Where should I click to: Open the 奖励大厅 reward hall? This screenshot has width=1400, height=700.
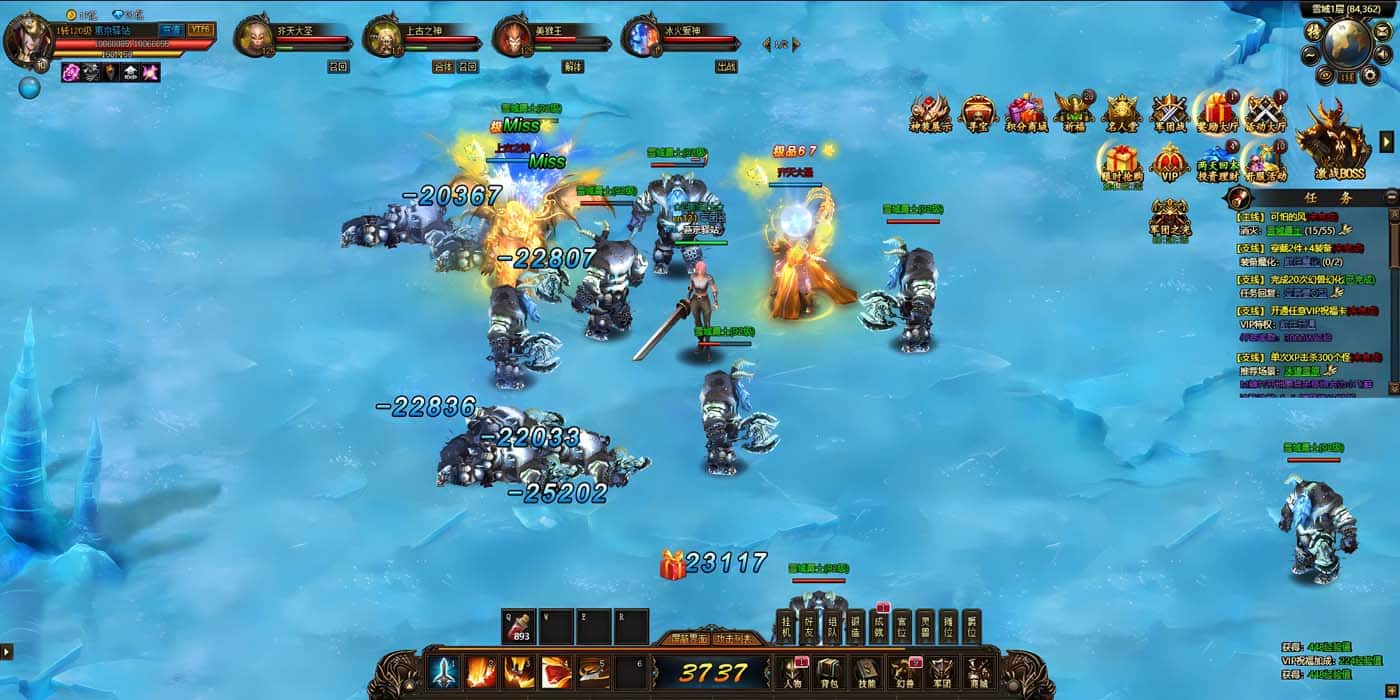pyautogui.click(x=1215, y=113)
